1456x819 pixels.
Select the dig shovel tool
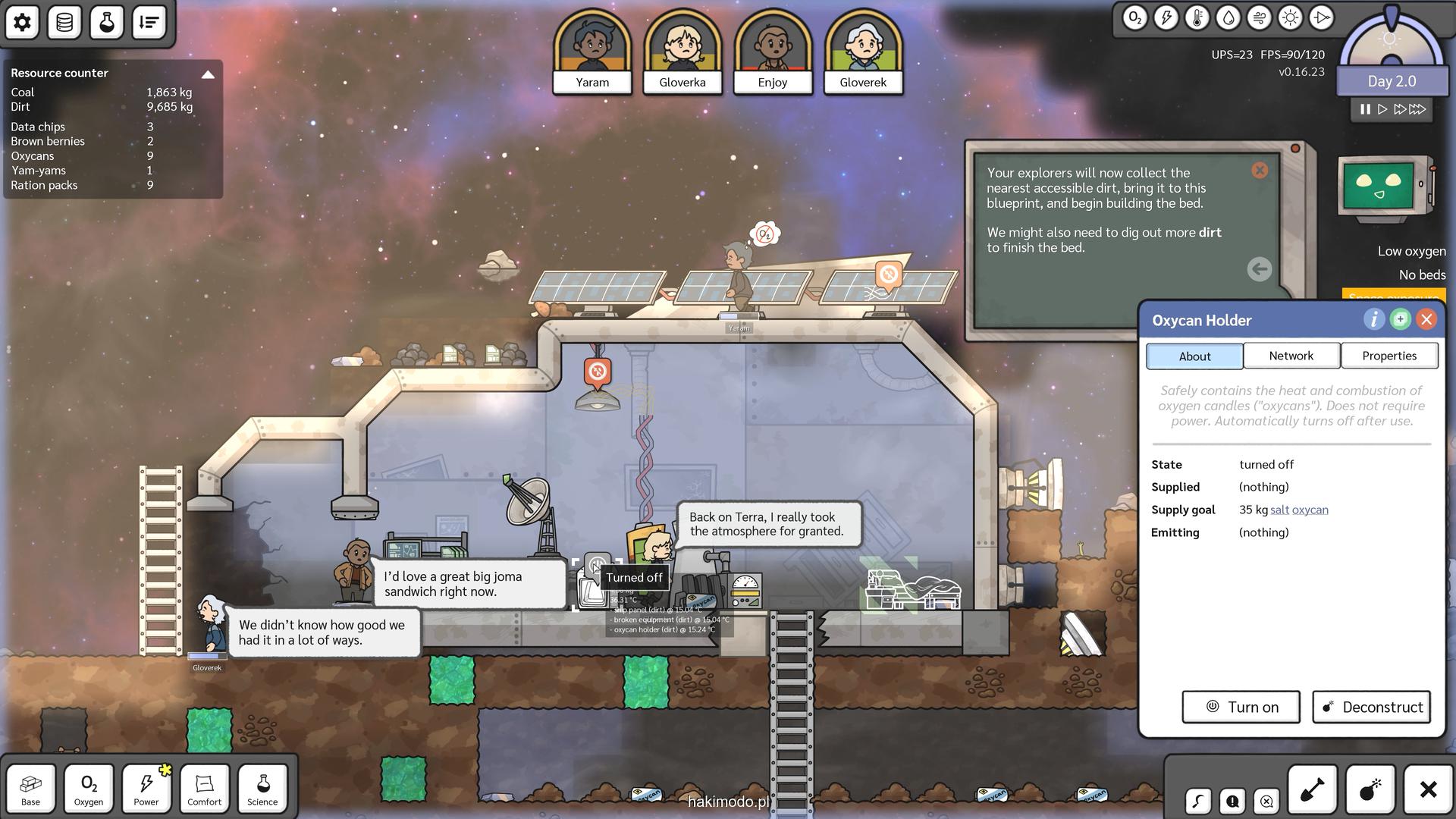(1312, 789)
